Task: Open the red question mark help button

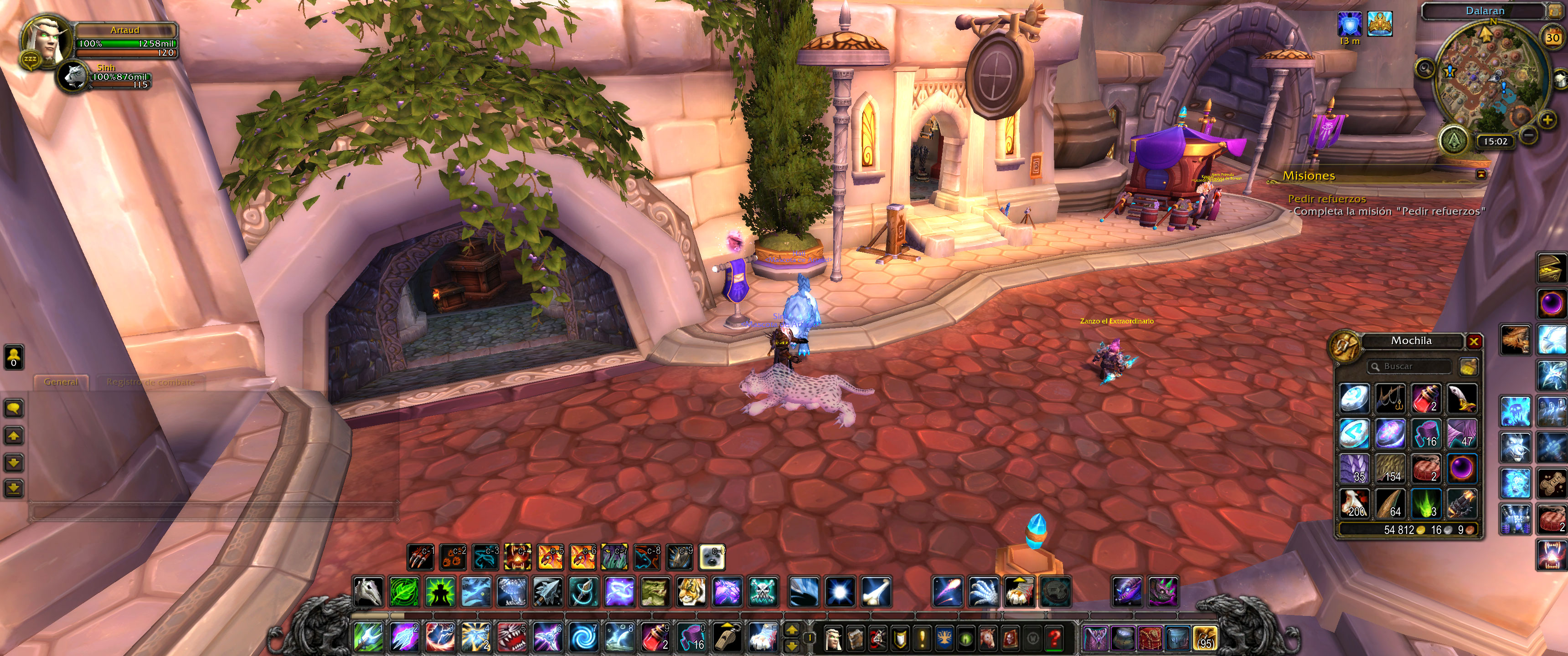Action: pyautogui.click(x=1054, y=638)
